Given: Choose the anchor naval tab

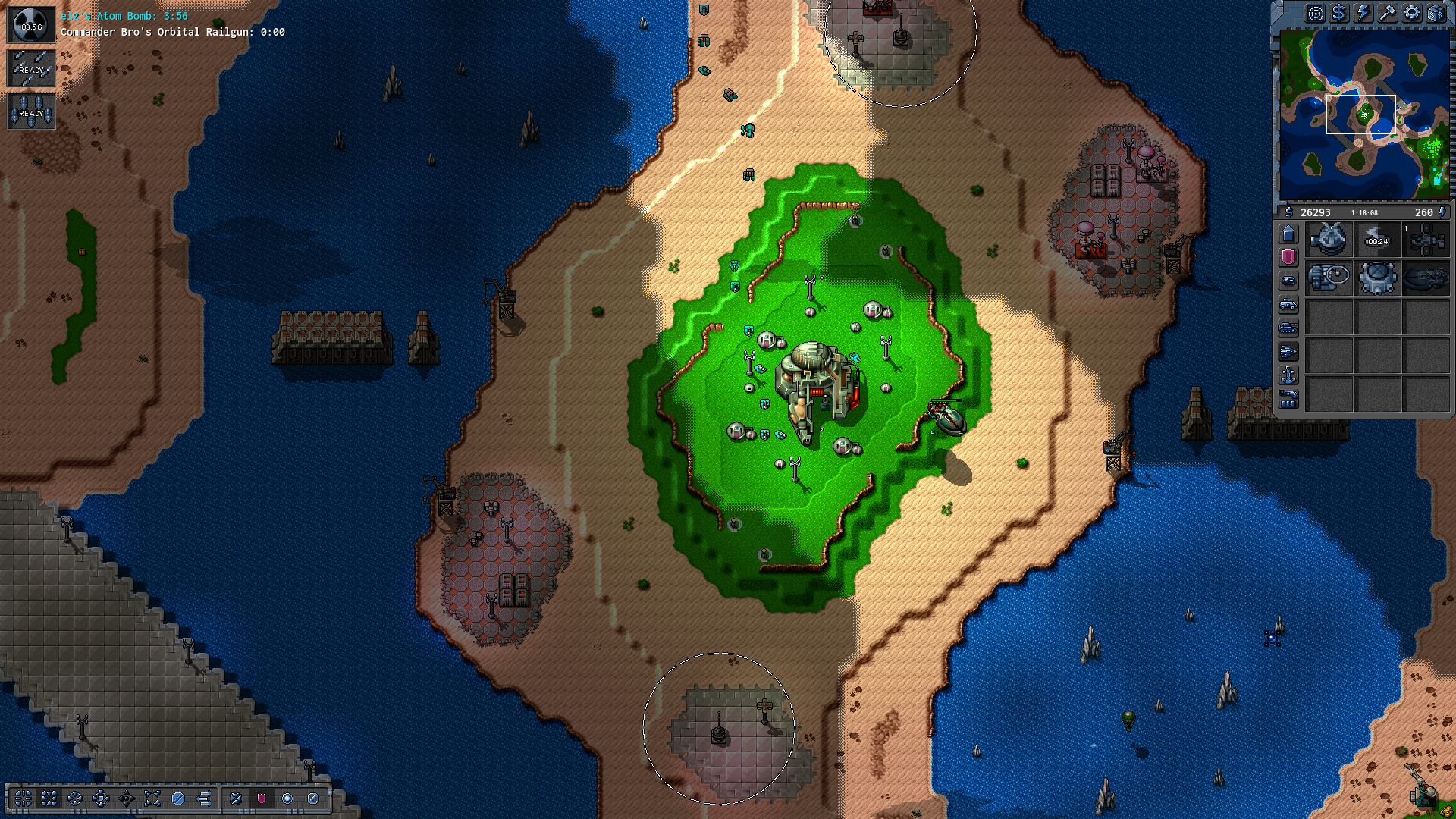Looking at the screenshot, I should 1288,375.
